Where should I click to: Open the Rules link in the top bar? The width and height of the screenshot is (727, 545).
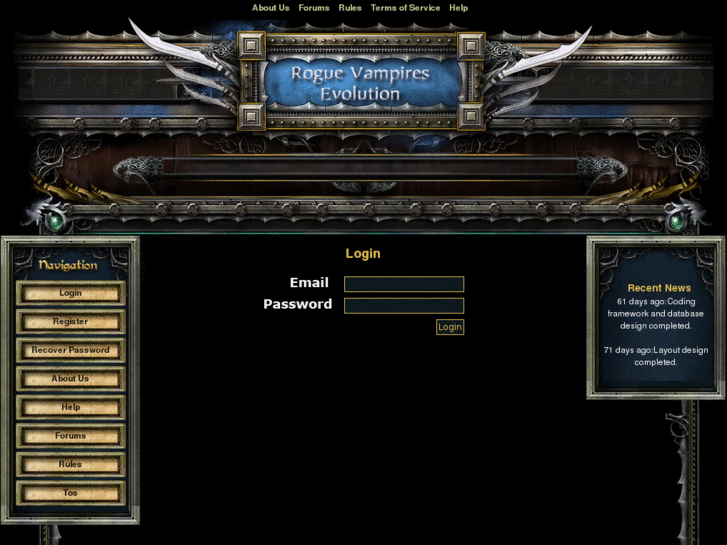coord(350,8)
